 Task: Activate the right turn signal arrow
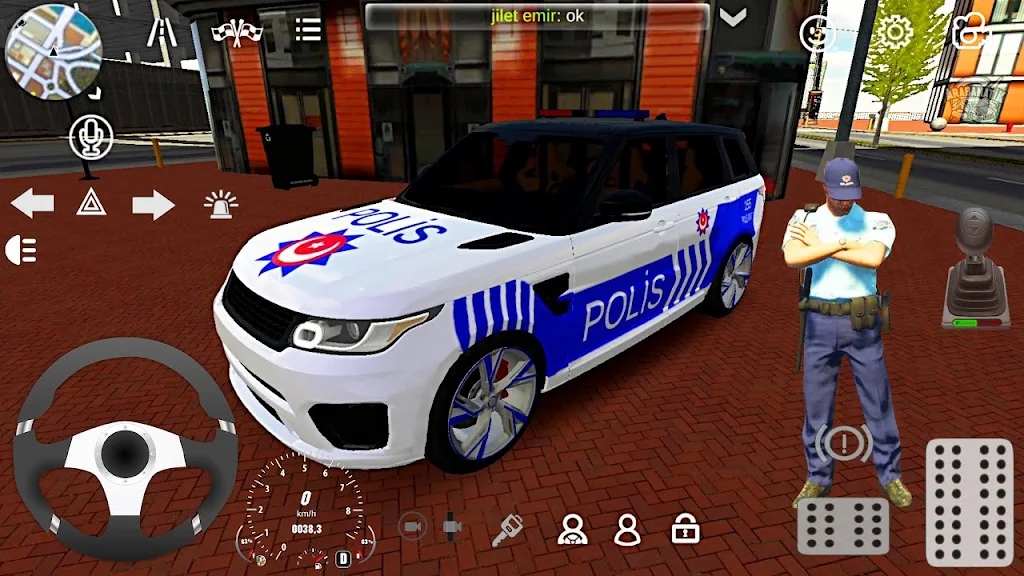click(x=153, y=204)
